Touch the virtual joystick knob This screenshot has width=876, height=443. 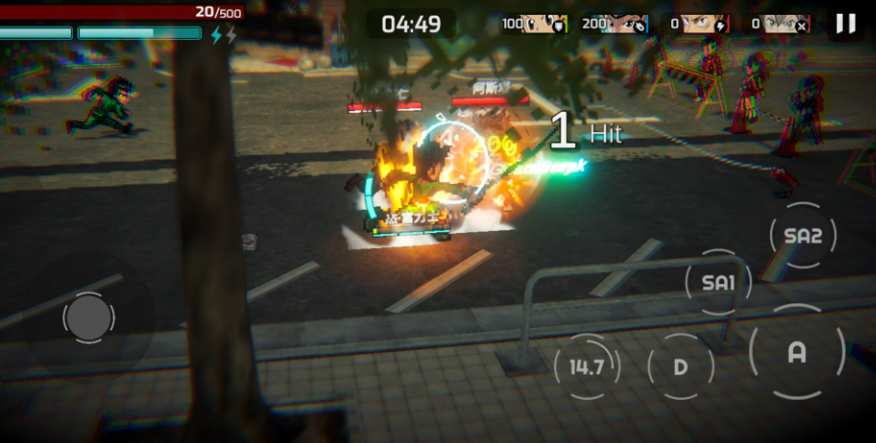pos(88,318)
